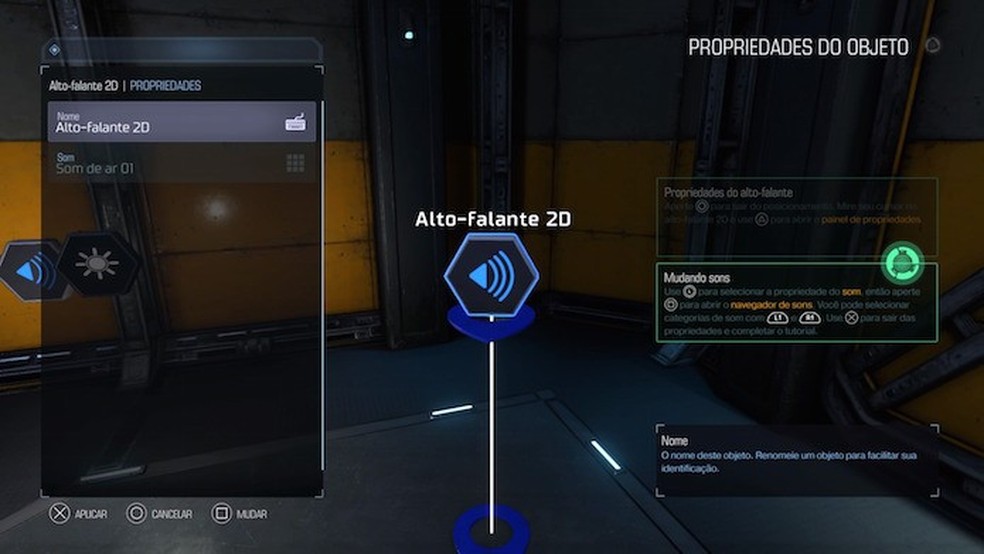Viewport: 984px width, 554px height.
Task: Select the Alto-falante 2D speaker object marker
Action: click(x=490, y=273)
